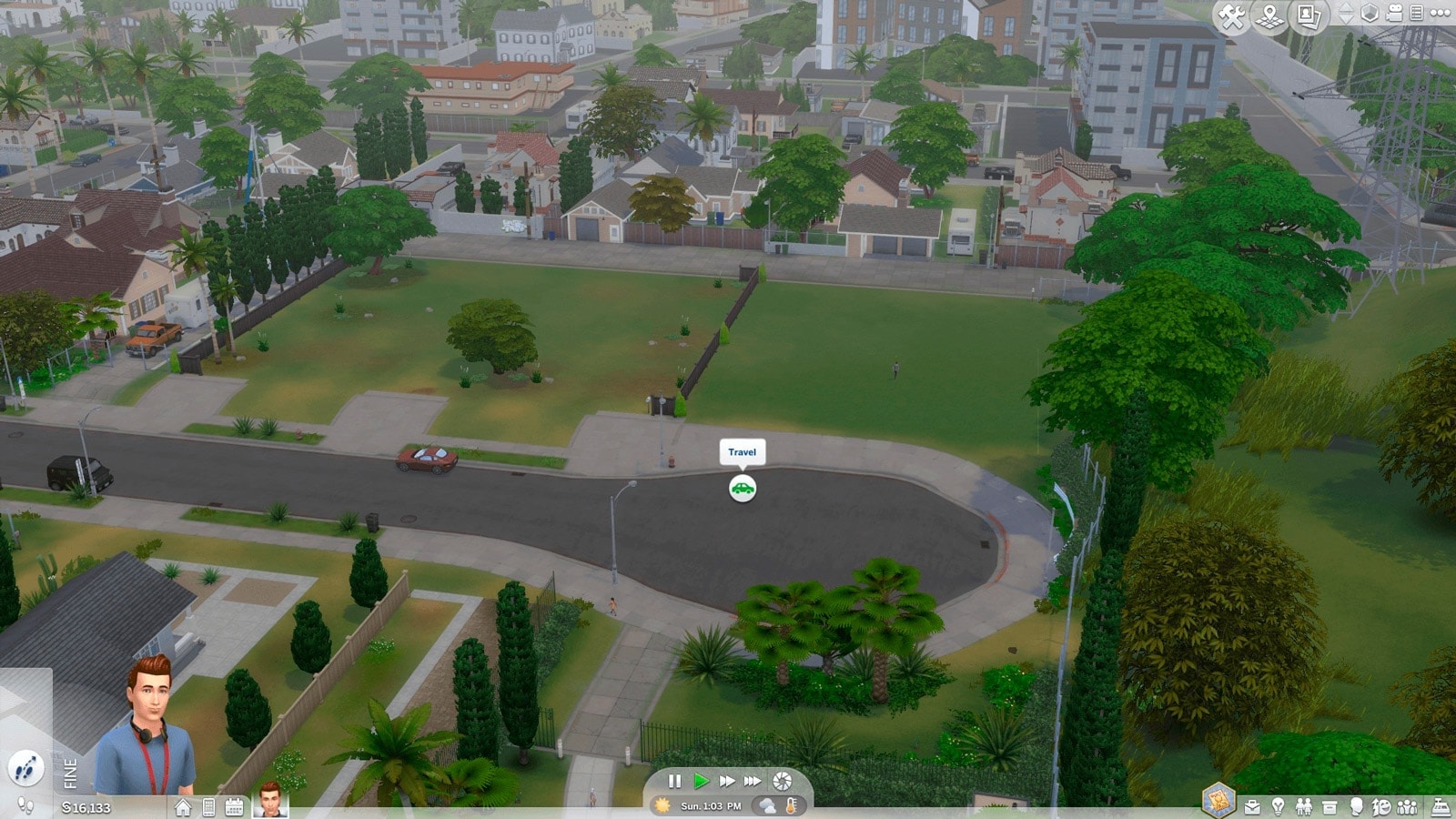Go to home lot house icon

pos(183,807)
